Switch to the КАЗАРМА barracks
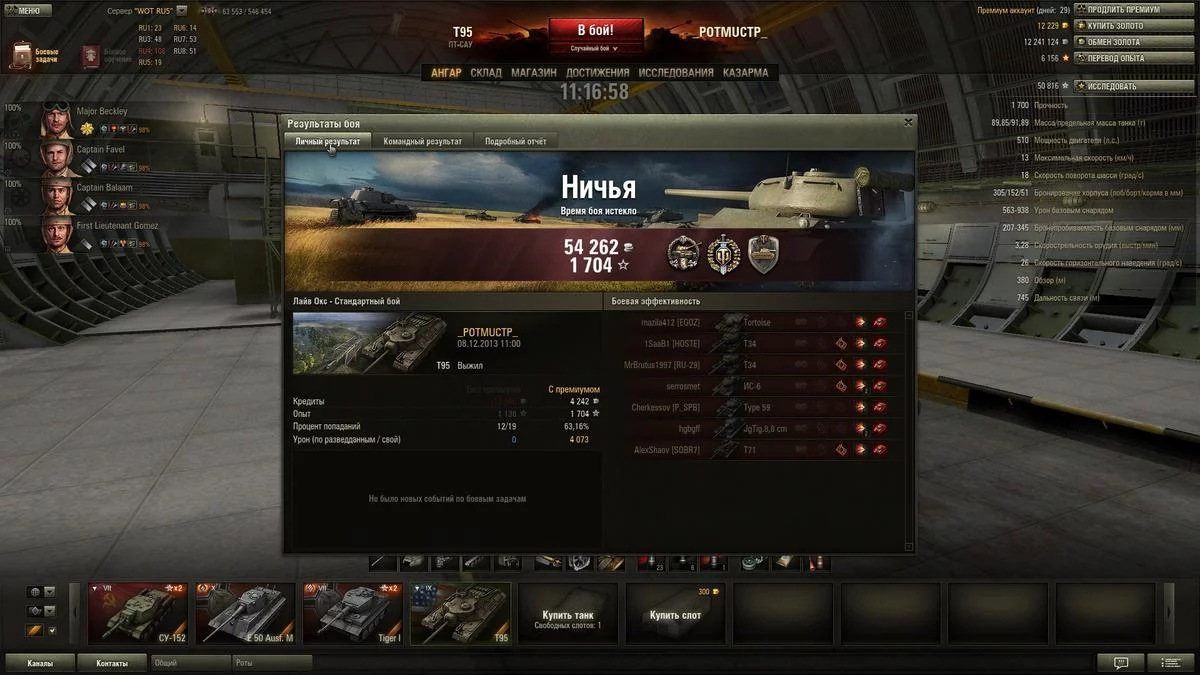 (x=745, y=73)
